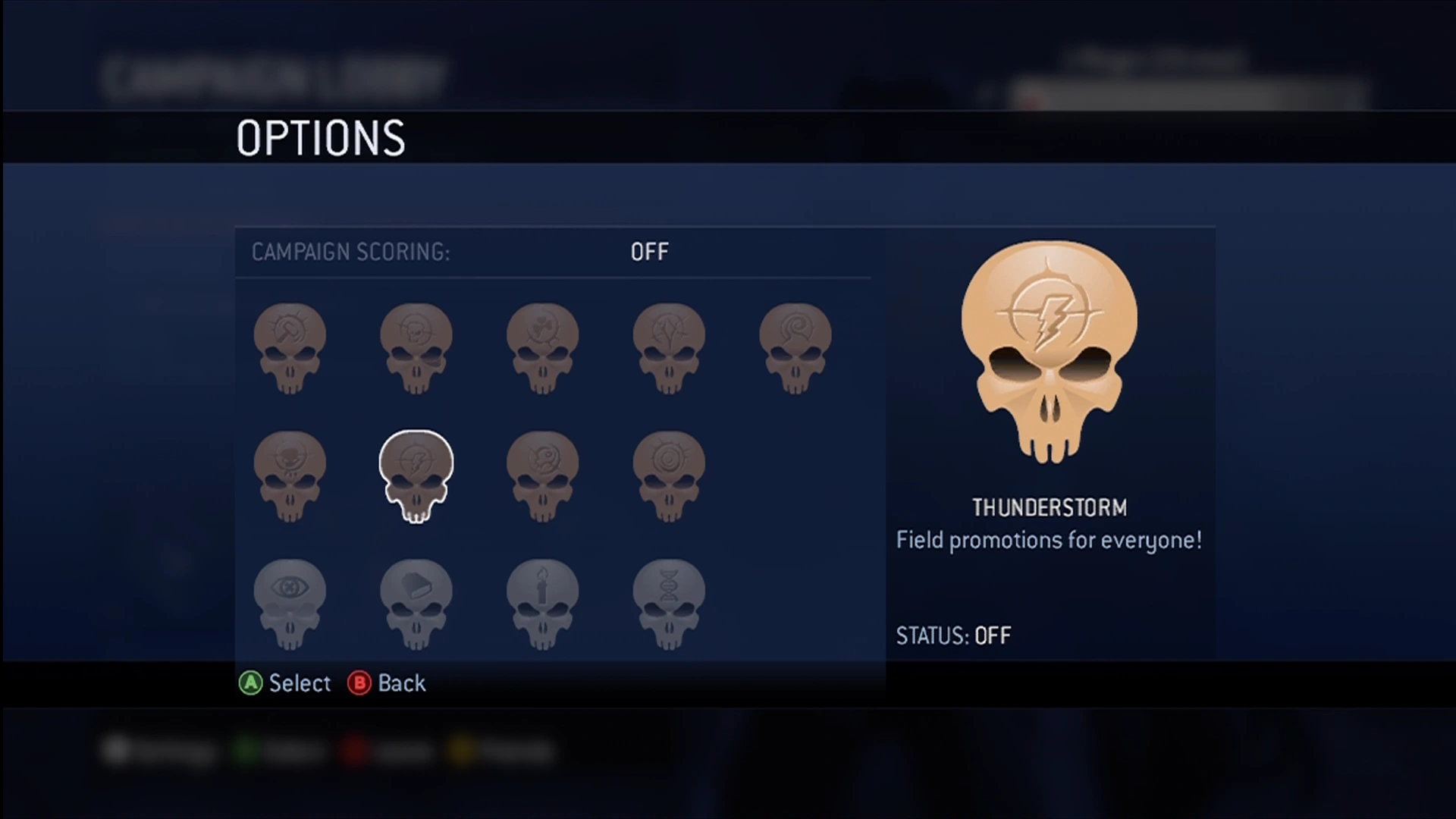
Task: Toggle the Blind skull with eye emblem
Action: pyautogui.click(x=290, y=603)
